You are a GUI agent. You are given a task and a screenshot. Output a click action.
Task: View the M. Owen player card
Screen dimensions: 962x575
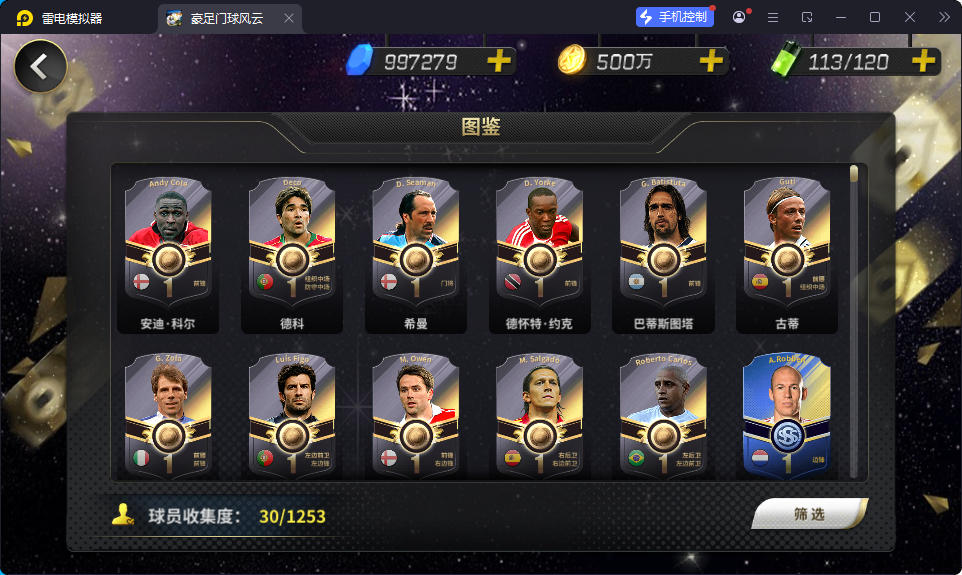click(x=416, y=415)
